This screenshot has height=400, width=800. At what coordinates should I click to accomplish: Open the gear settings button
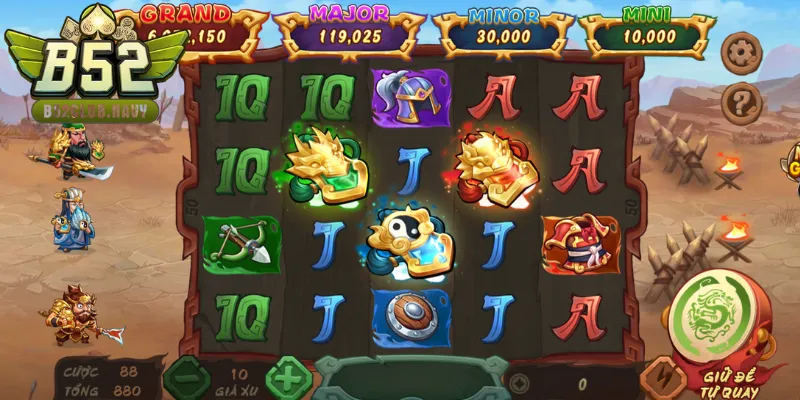tap(743, 51)
